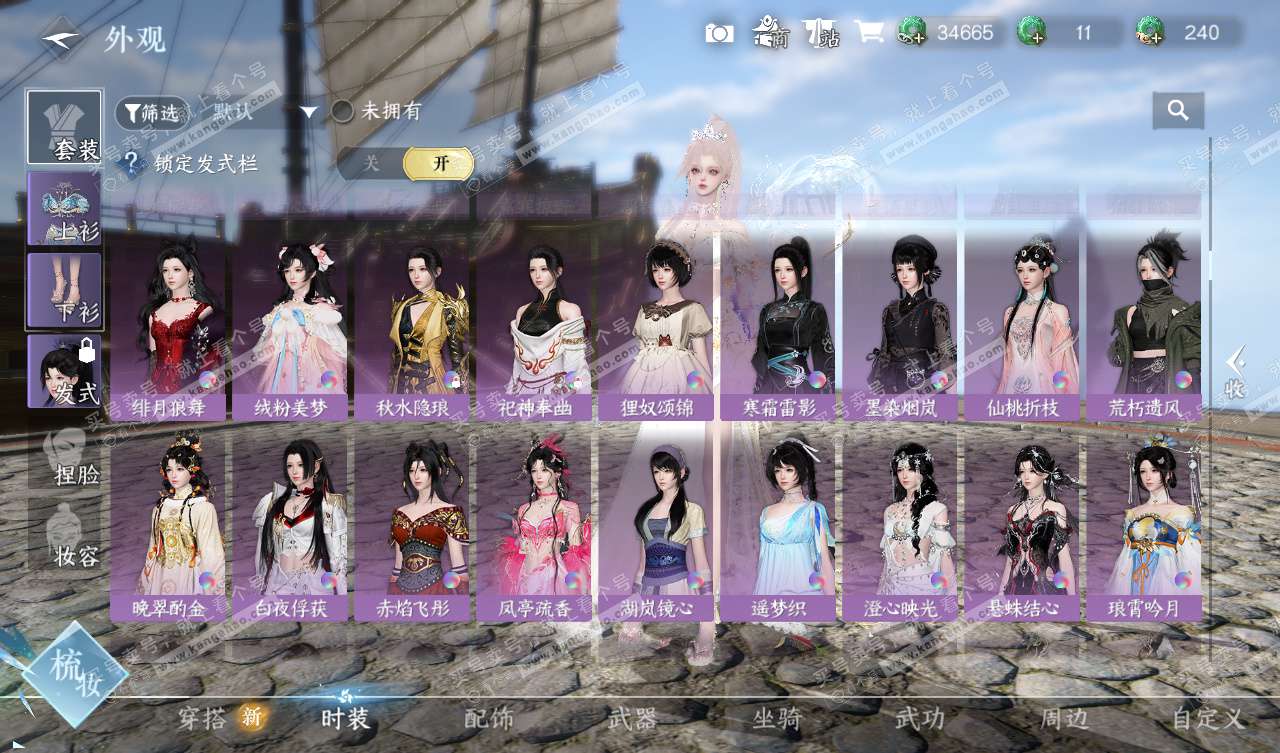
Task: Select the 套装 outfit set category
Action: tap(64, 128)
